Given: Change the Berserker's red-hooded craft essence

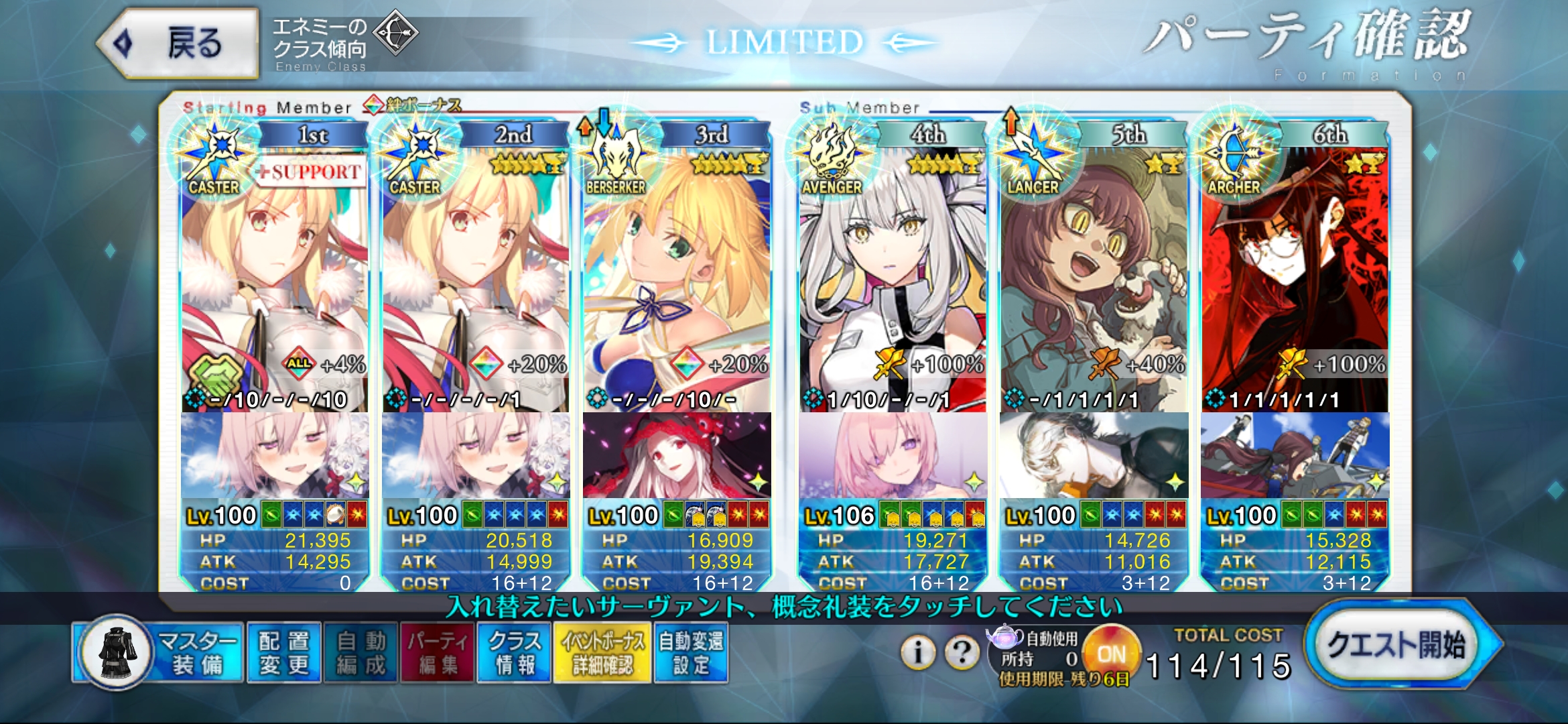Looking at the screenshot, I should pos(677,455).
